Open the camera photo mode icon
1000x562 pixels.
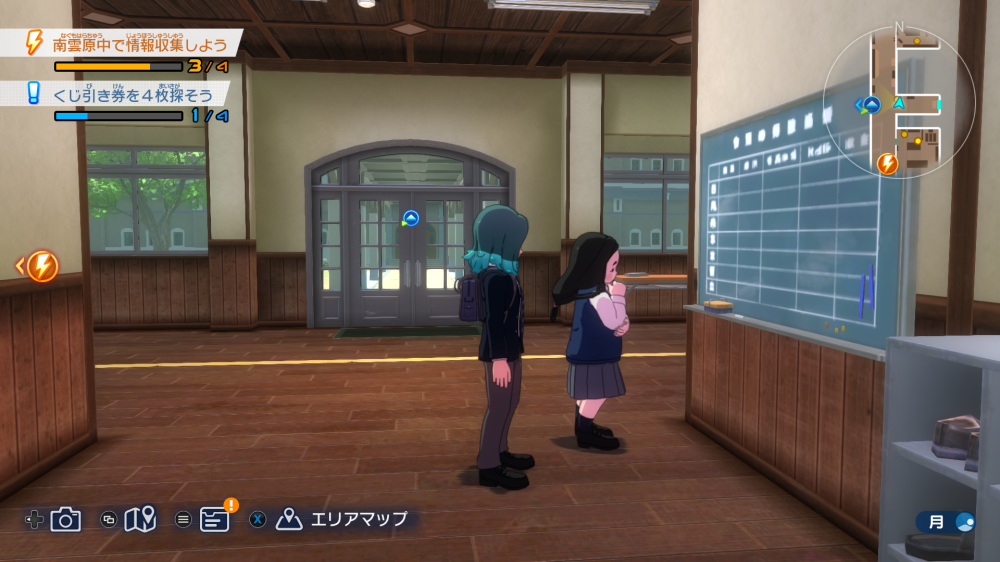point(66,519)
